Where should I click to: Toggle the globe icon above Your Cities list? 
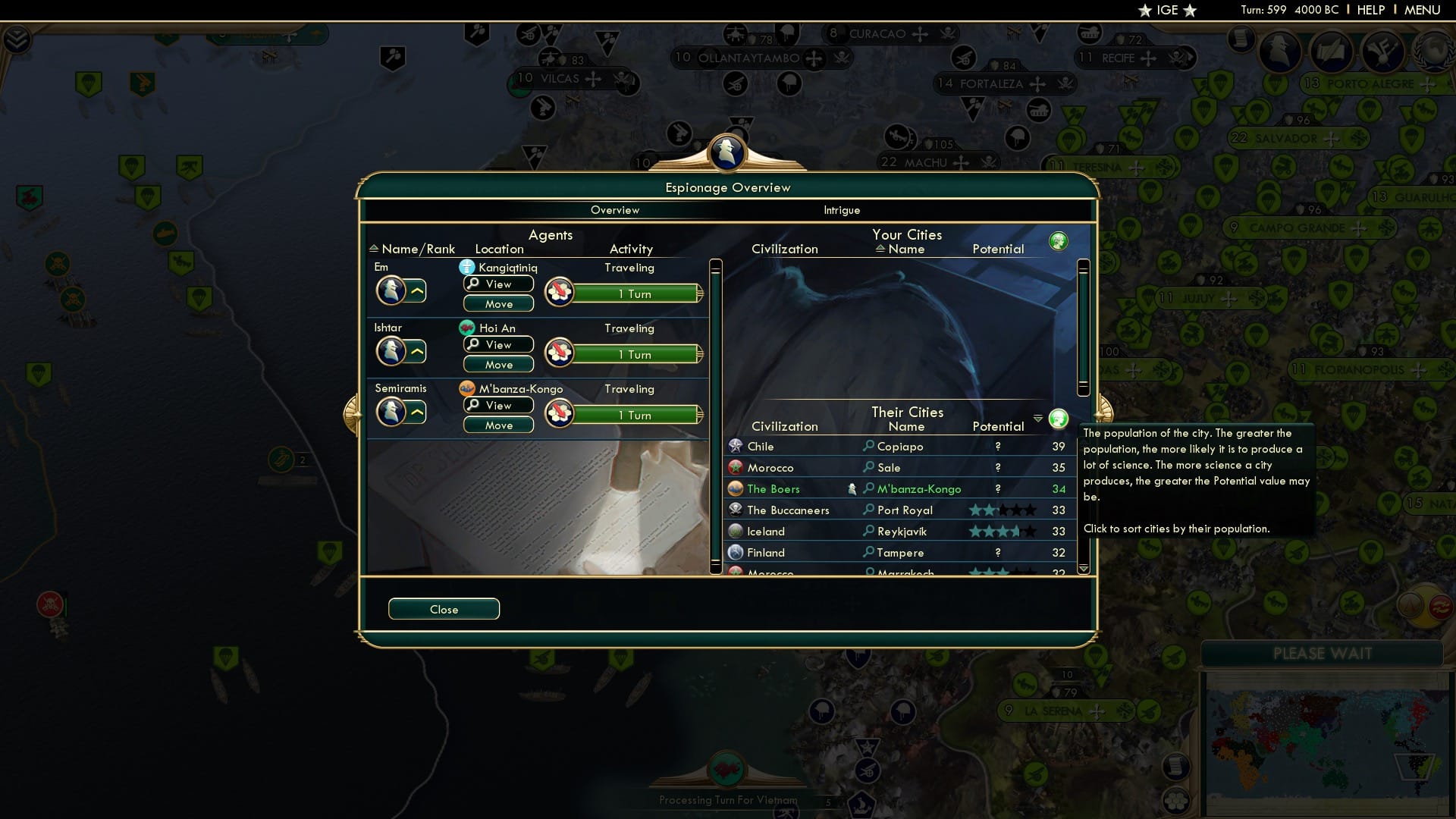coord(1059,240)
